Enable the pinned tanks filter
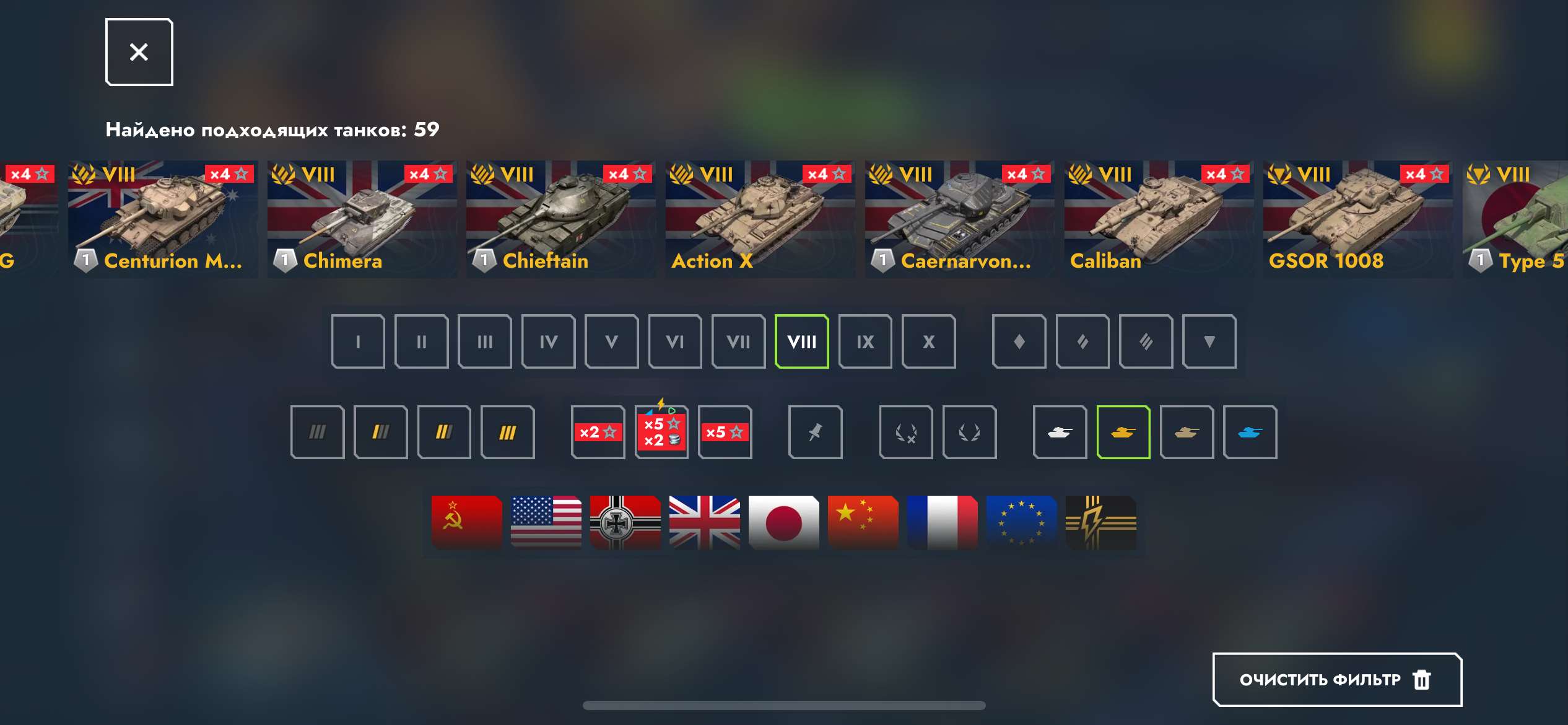 coord(816,432)
